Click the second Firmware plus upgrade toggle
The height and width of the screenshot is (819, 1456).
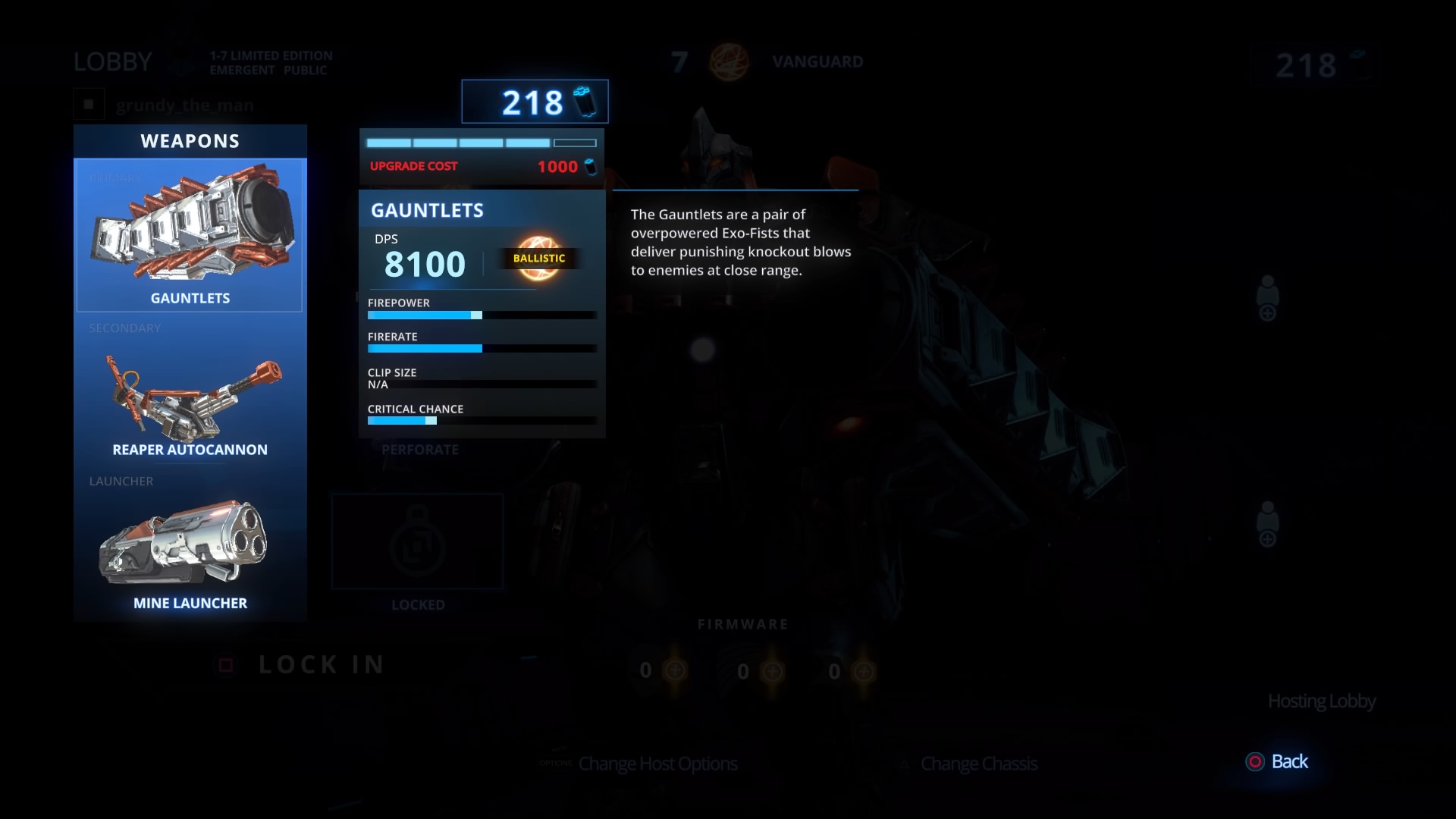[x=773, y=670]
